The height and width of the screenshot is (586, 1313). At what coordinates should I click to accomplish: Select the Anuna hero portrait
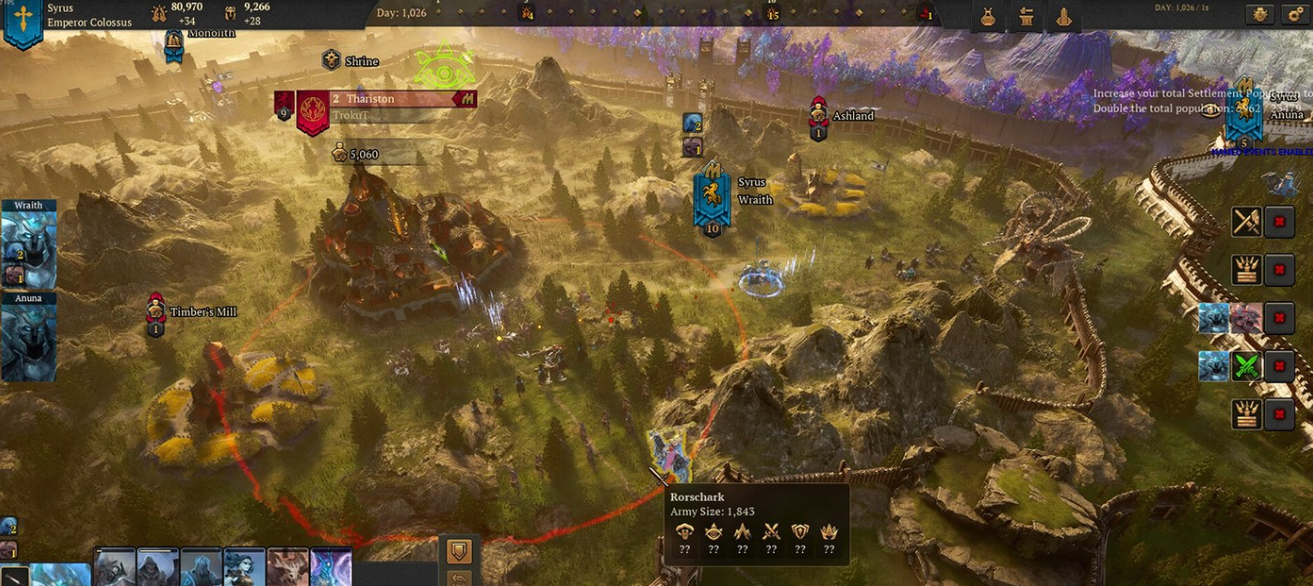point(28,342)
